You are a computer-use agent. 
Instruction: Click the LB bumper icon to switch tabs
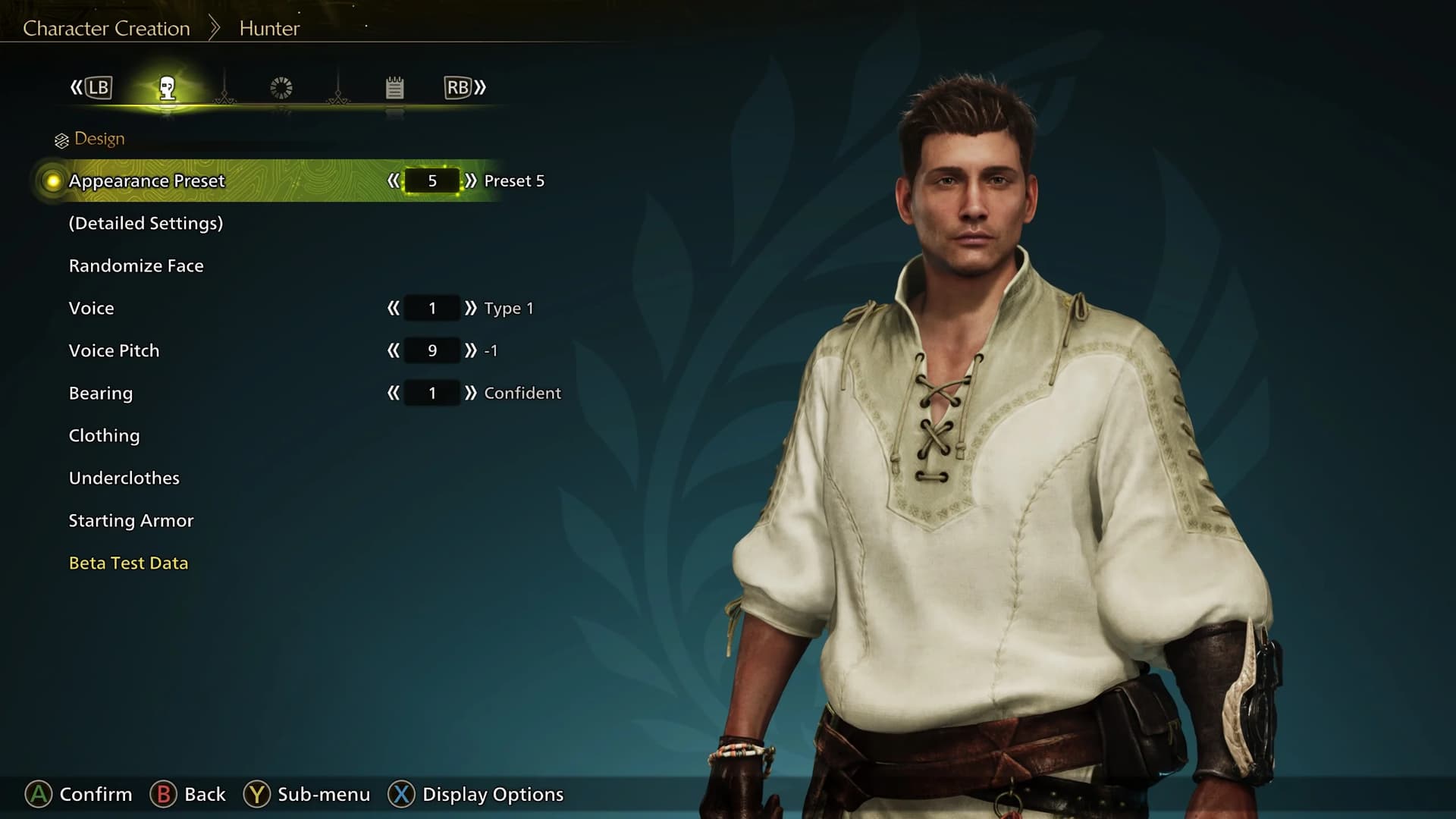pyautogui.click(x=97, y=87)
